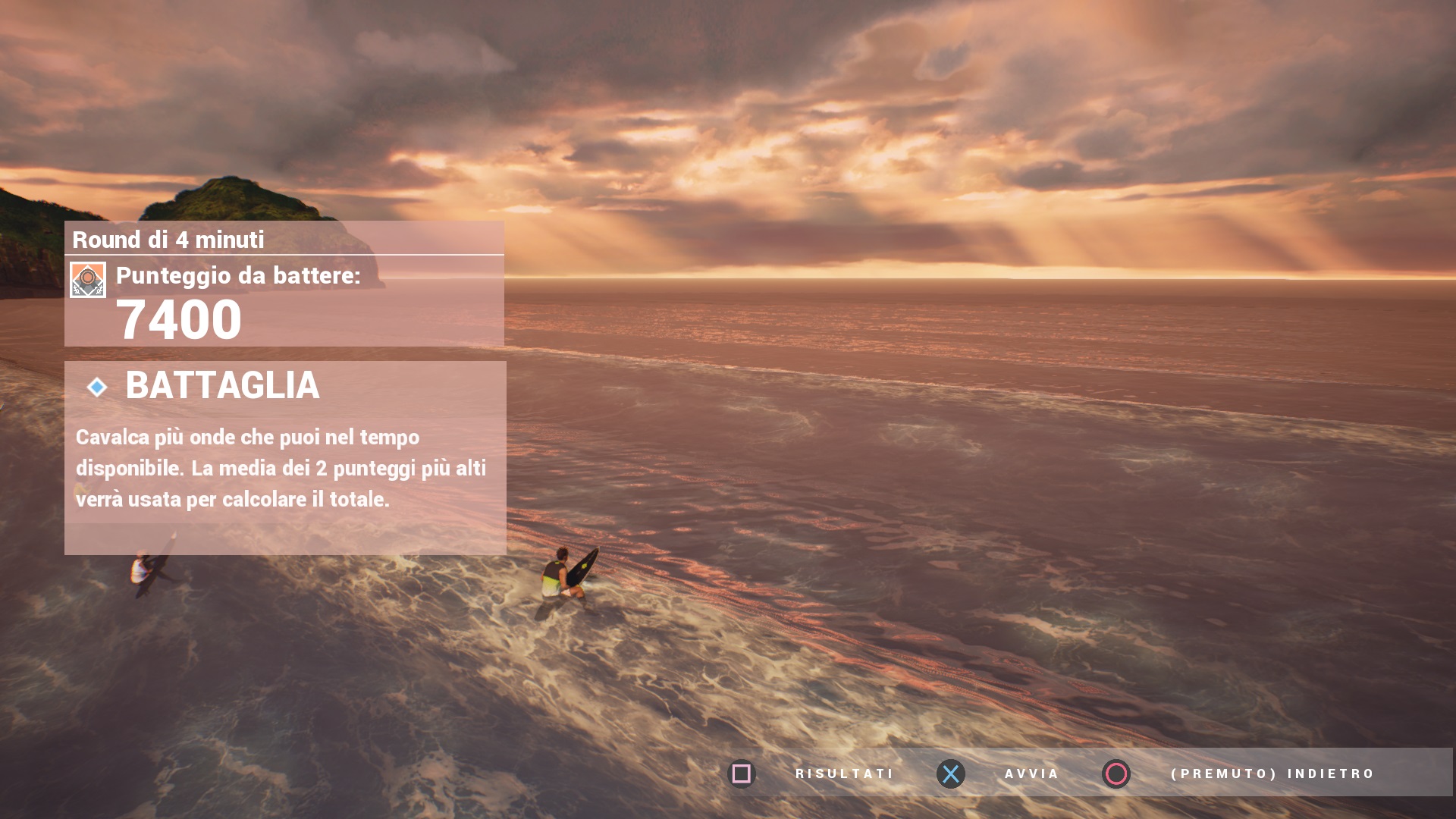1456x819 pixels.
Task: Select the BATTAGLIA challenge entry
Action: 221,386
